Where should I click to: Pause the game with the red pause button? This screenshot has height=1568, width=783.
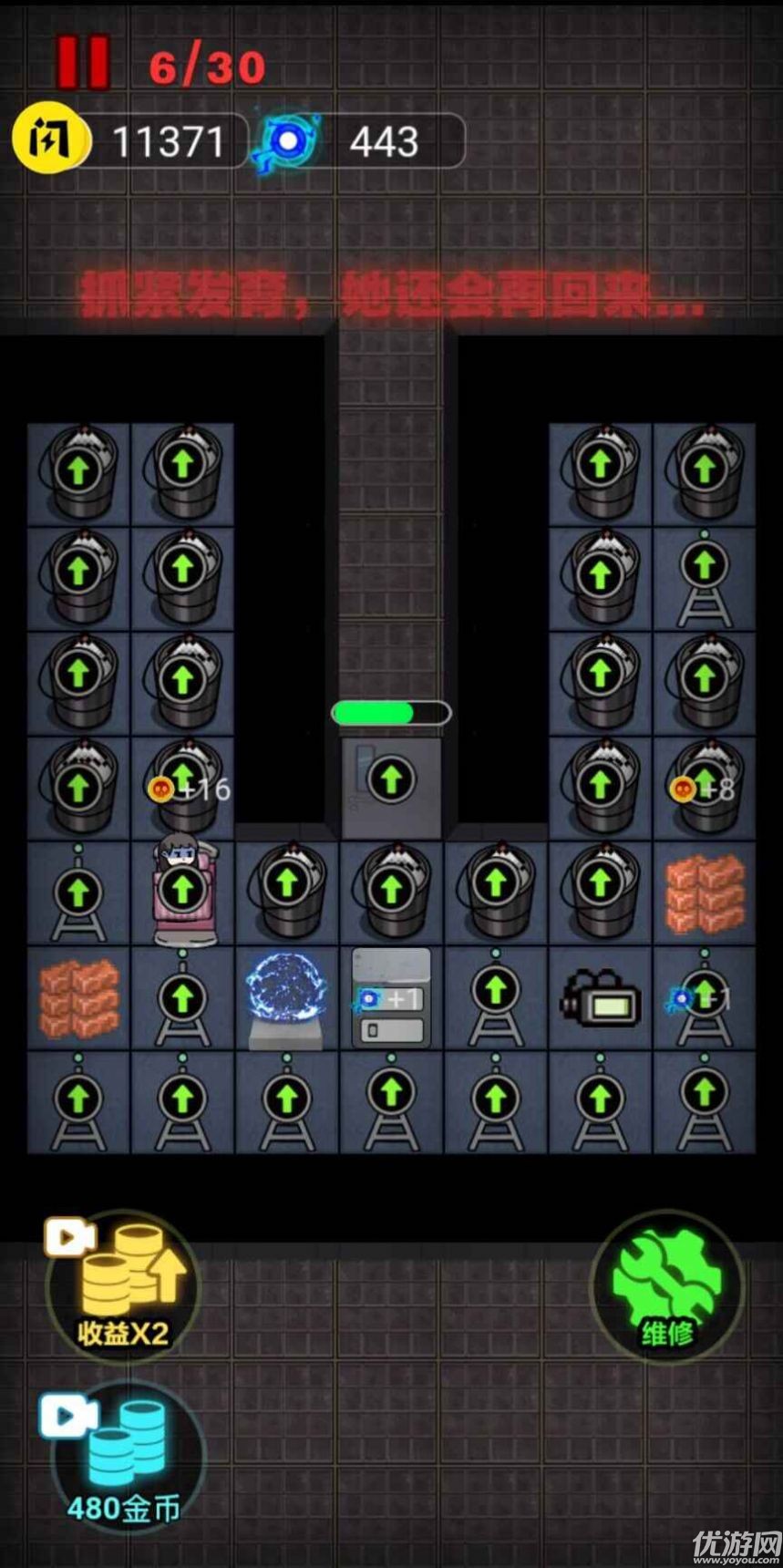point(83,63)
